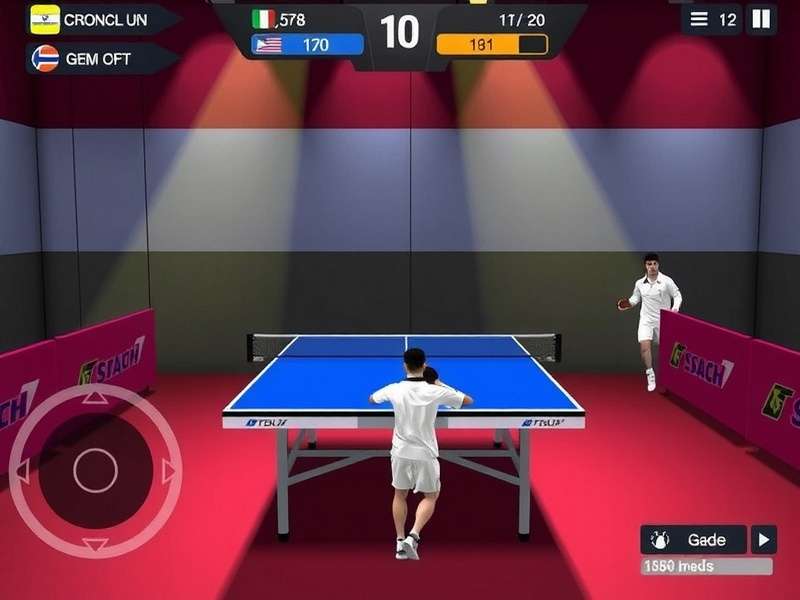Tap the center circle of the joystick

(x=95, y=471)
